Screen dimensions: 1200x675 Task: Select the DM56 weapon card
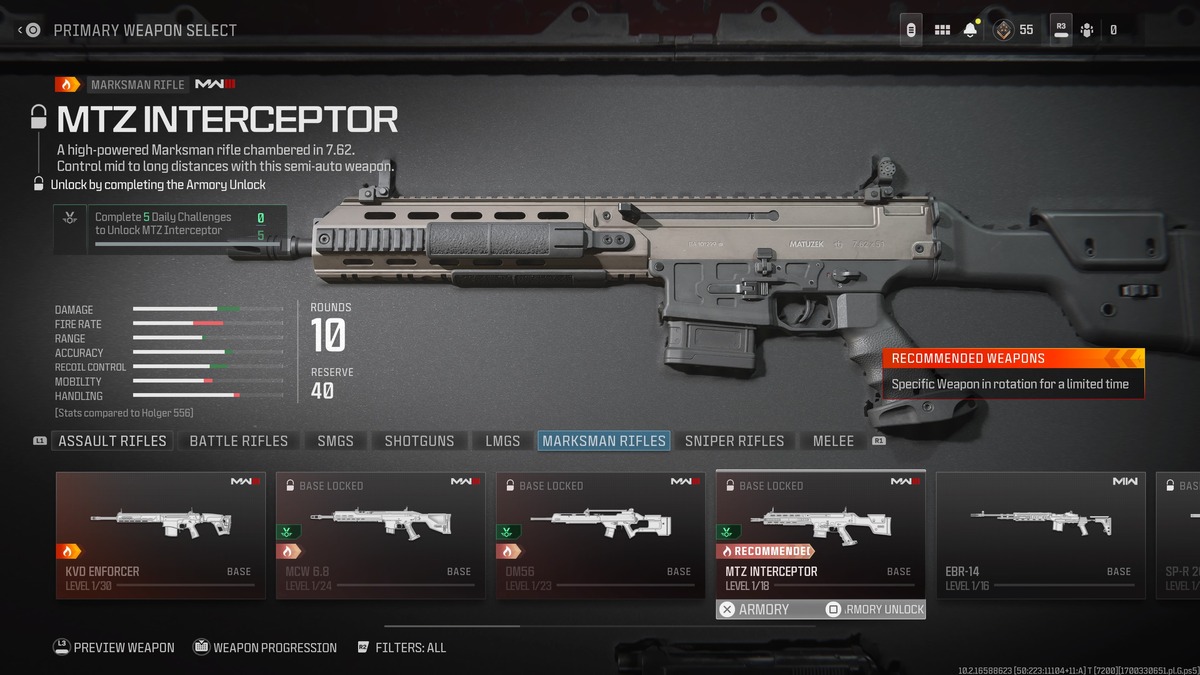pyautogui.click(x=600, y=535)
